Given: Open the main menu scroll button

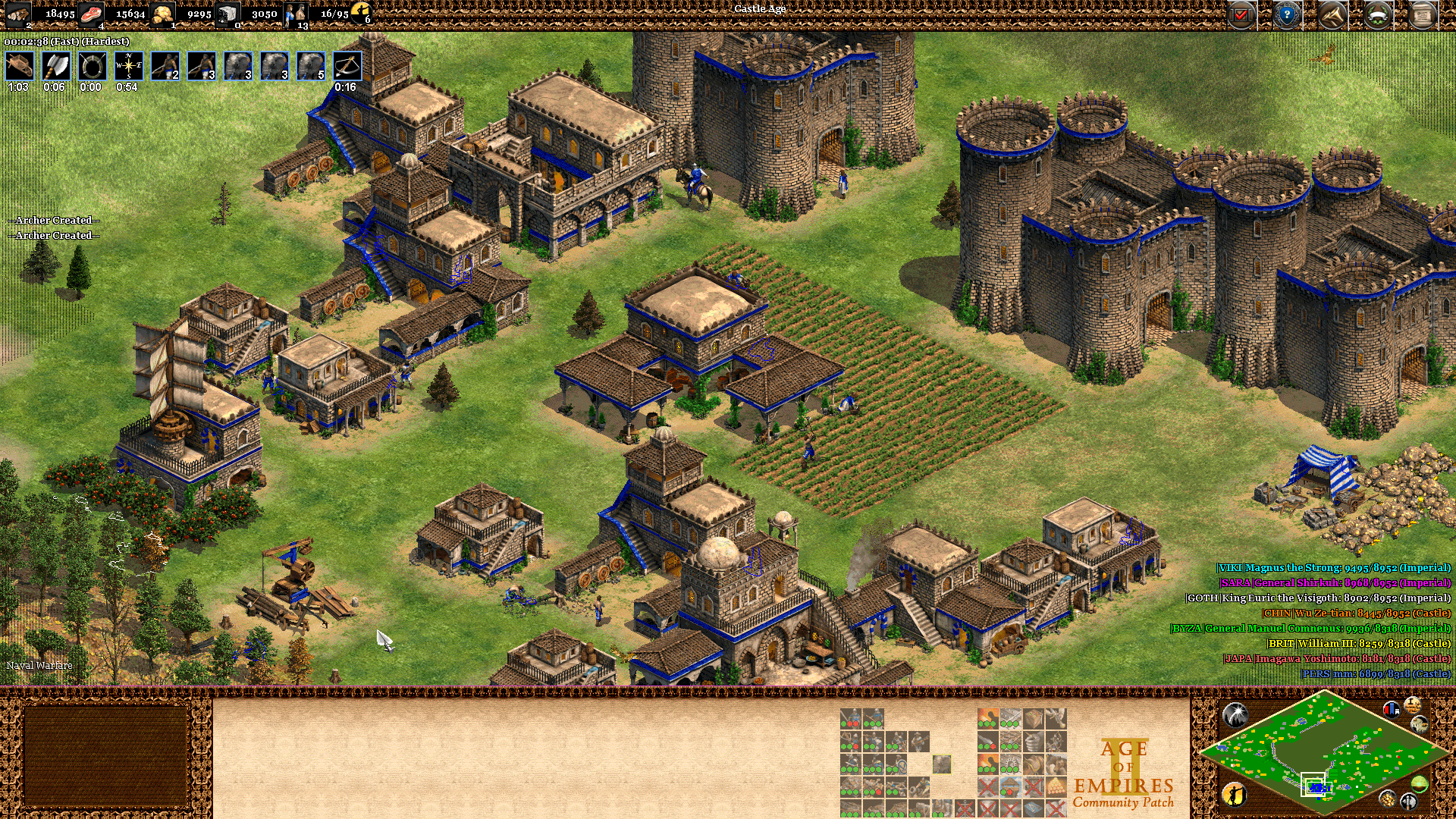Looking at the screenshot, I should point(1423,14).
